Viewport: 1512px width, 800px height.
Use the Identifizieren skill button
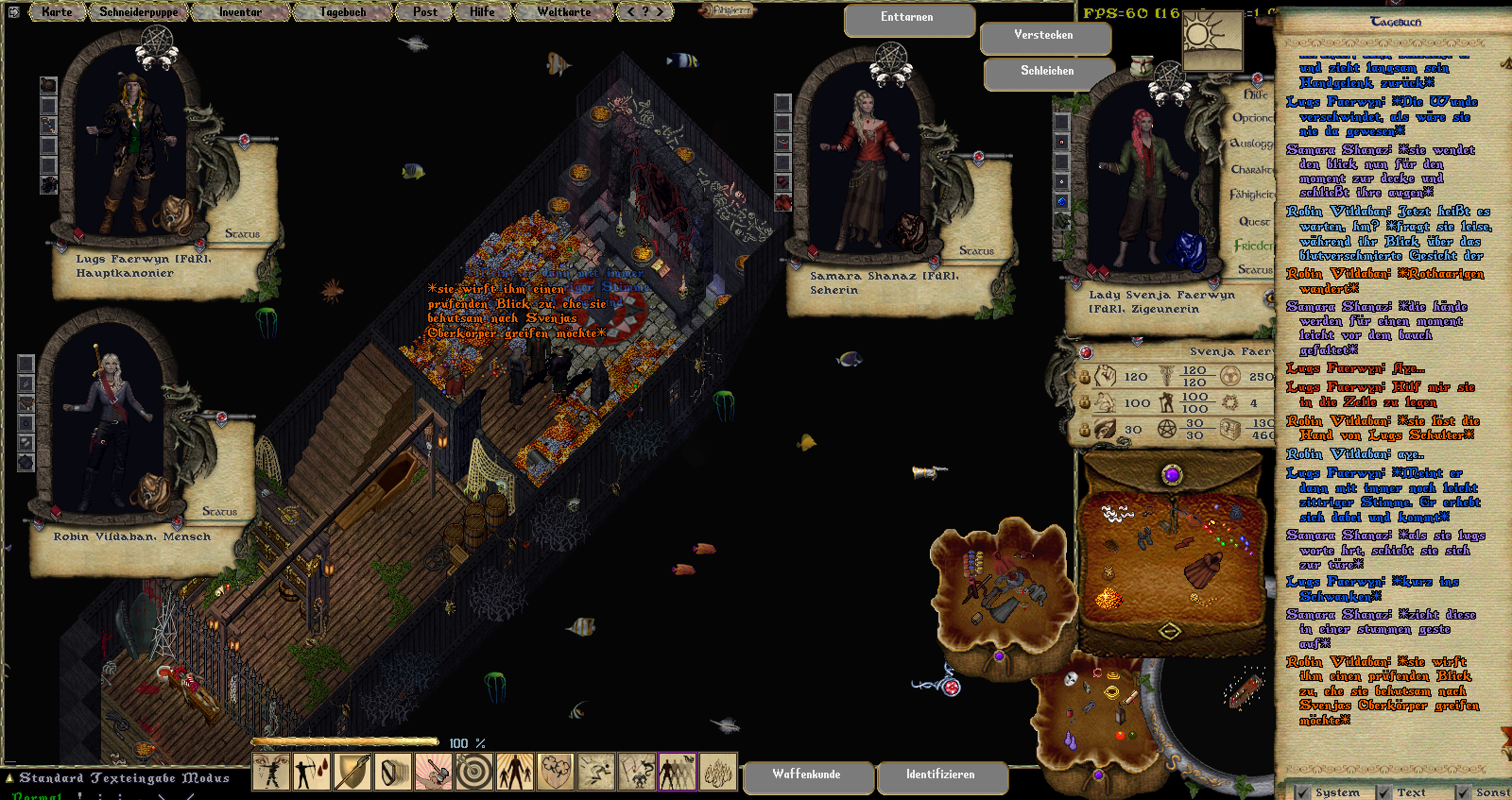tap(940, 774)
